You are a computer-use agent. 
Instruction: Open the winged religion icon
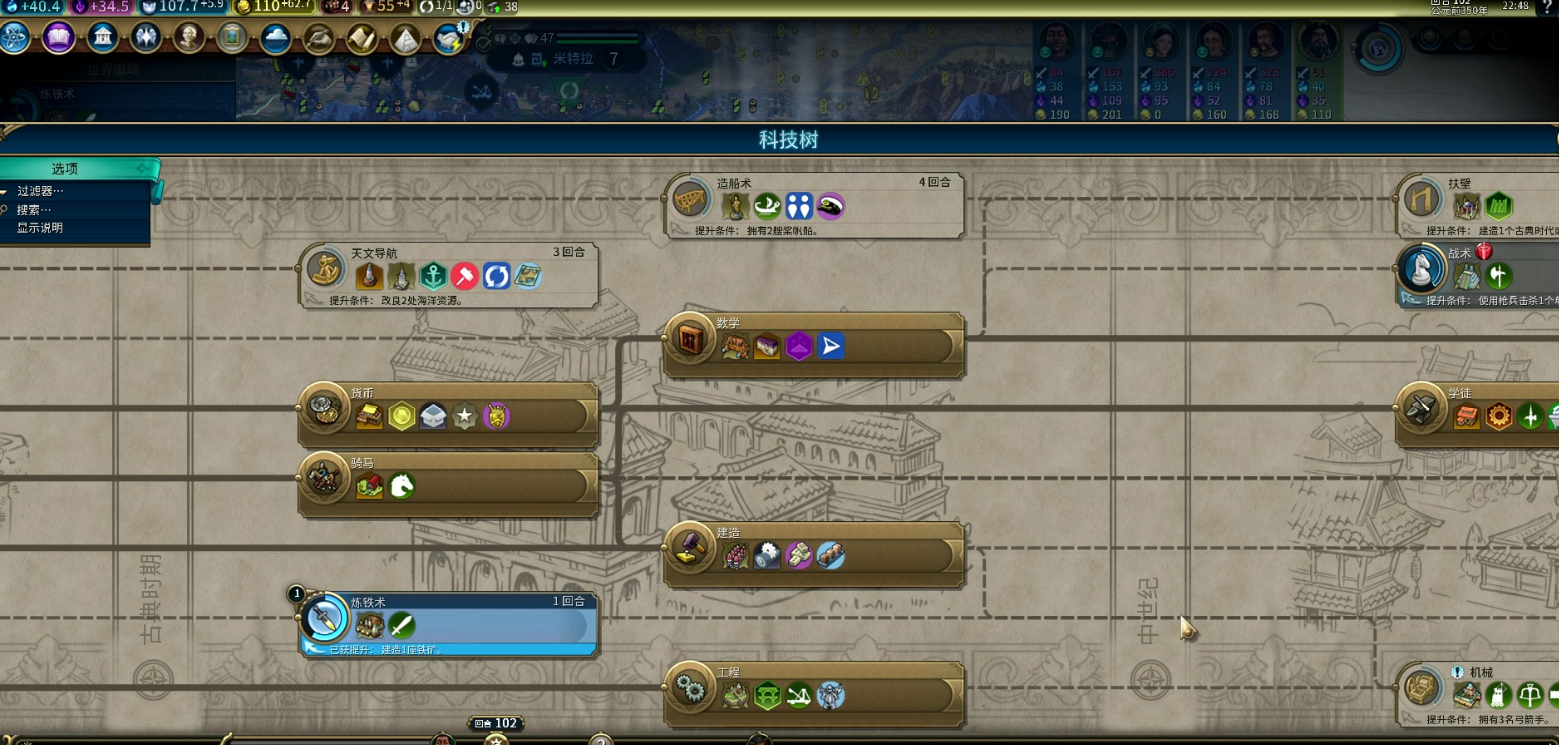point(146,38)
